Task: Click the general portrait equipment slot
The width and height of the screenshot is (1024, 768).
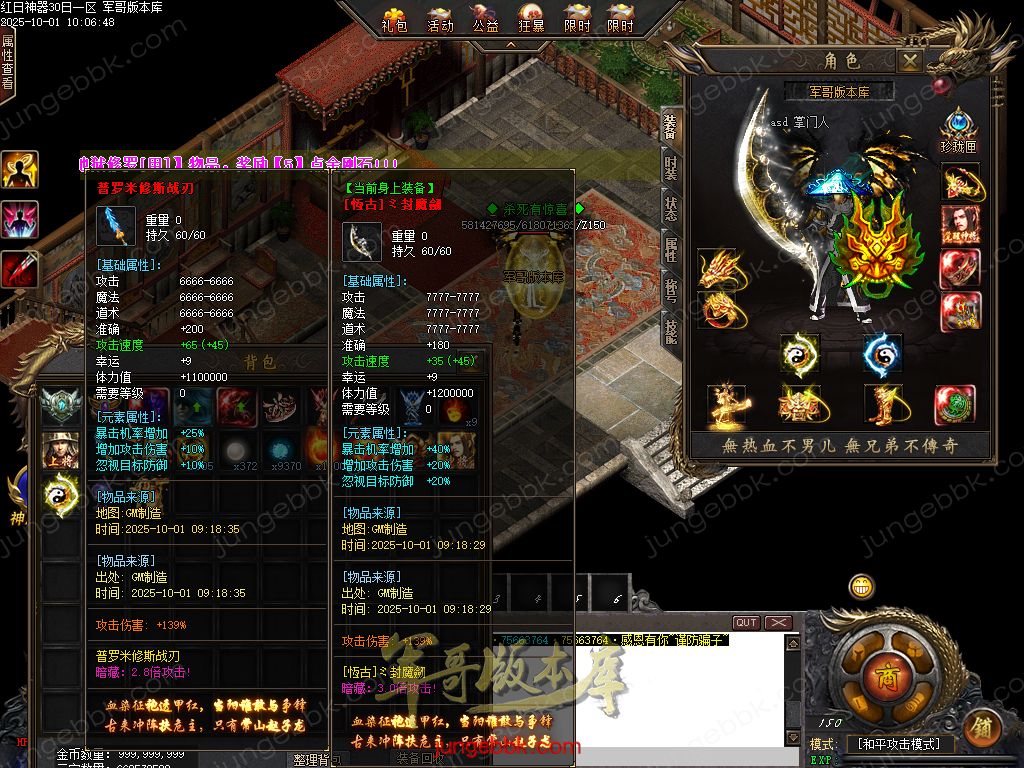Action: (x=959, y=225)
